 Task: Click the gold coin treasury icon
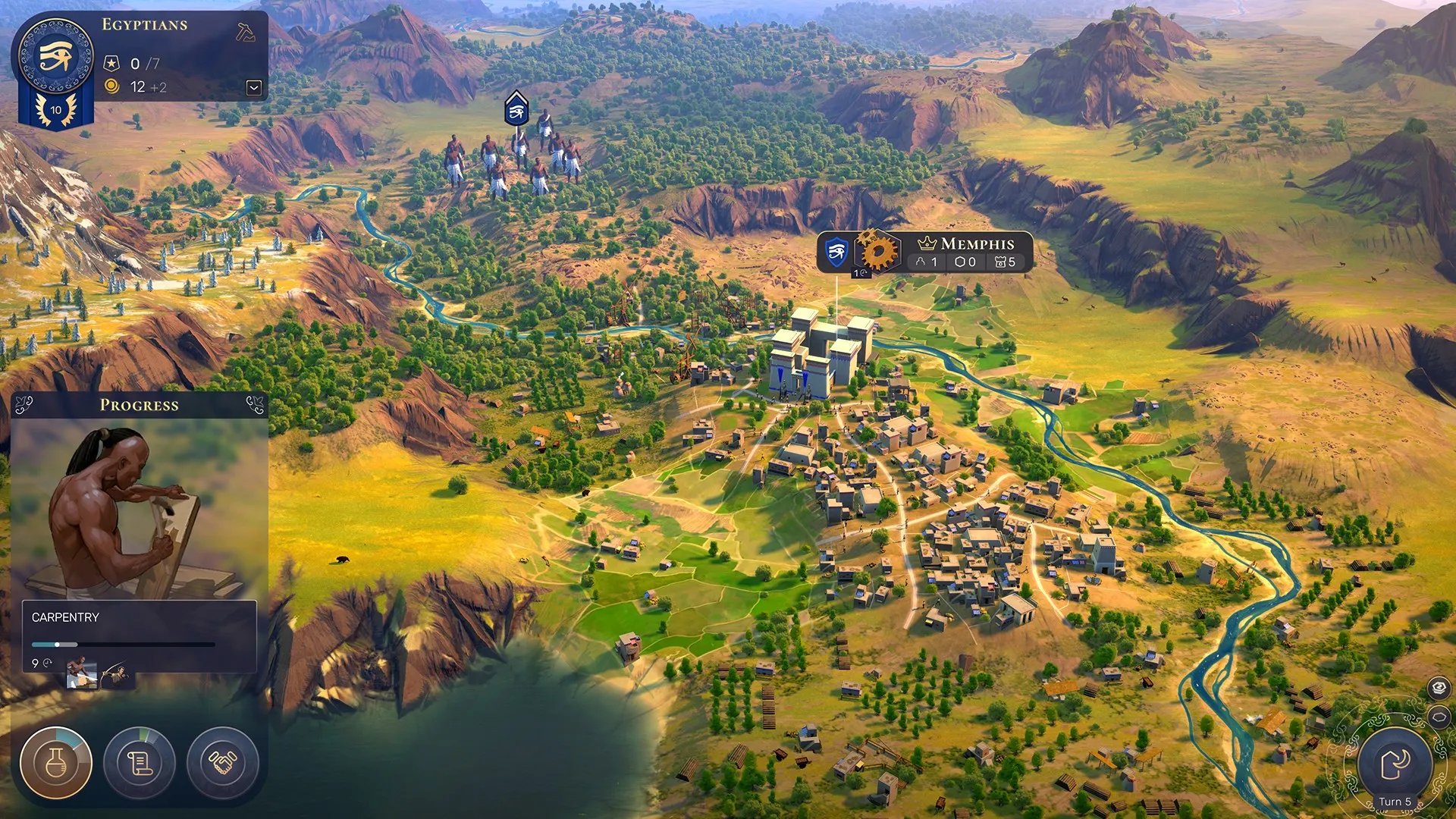112,87
